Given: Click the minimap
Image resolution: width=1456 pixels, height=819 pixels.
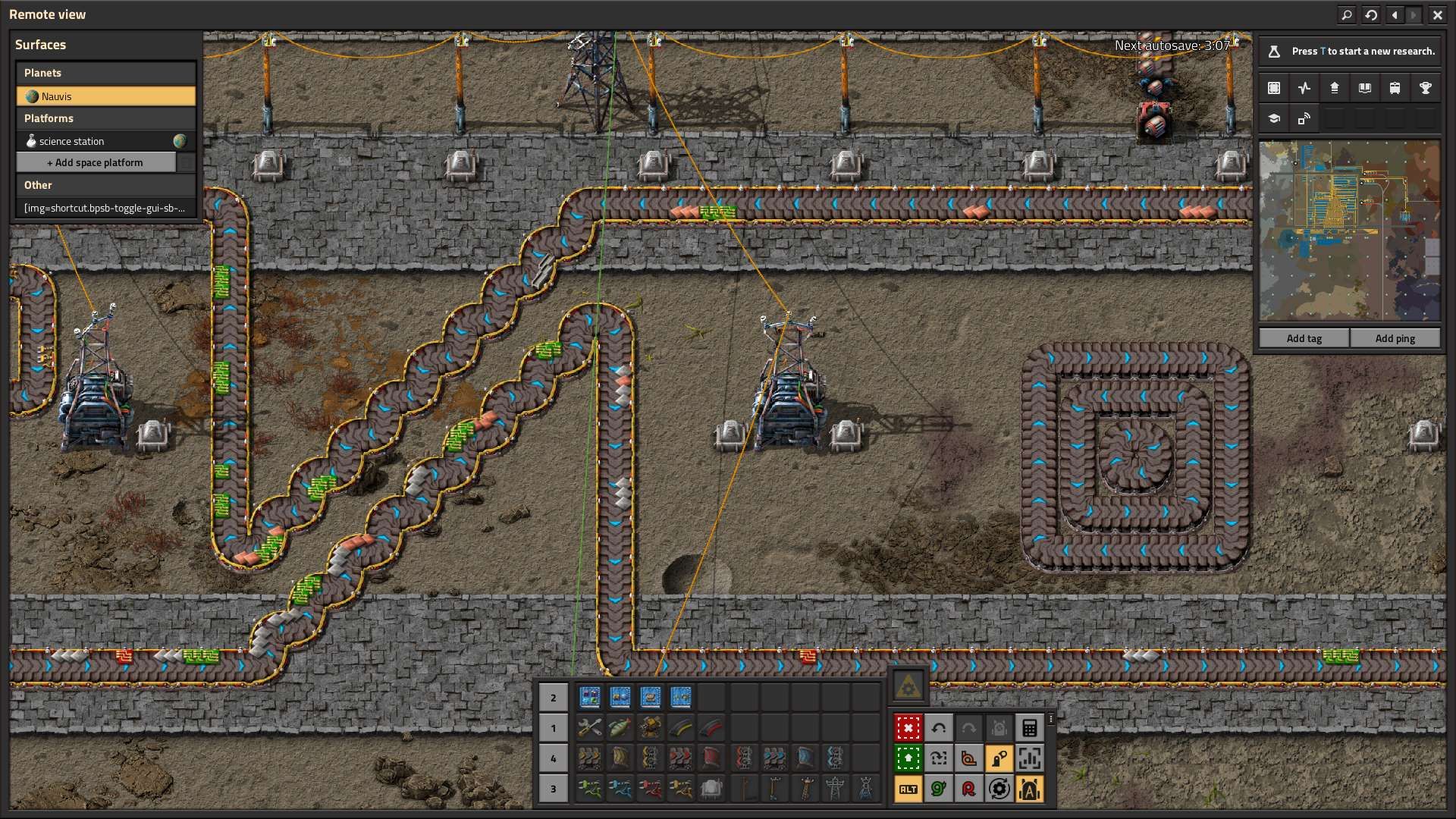Looking at the screenshot, I should 1349,231.
